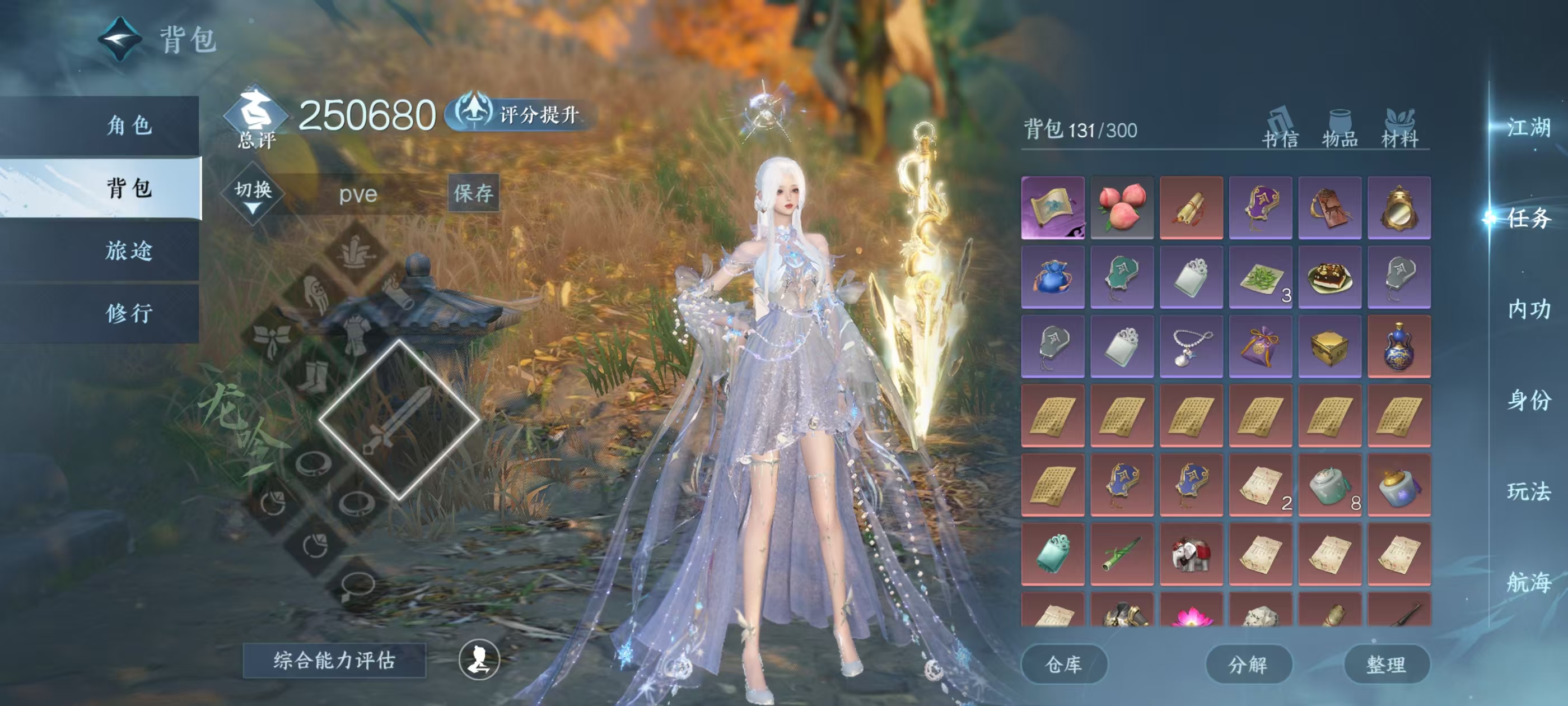Sort the bag with 整理
This screenshot has height=706, width=1568.
tap(1386, 664)
